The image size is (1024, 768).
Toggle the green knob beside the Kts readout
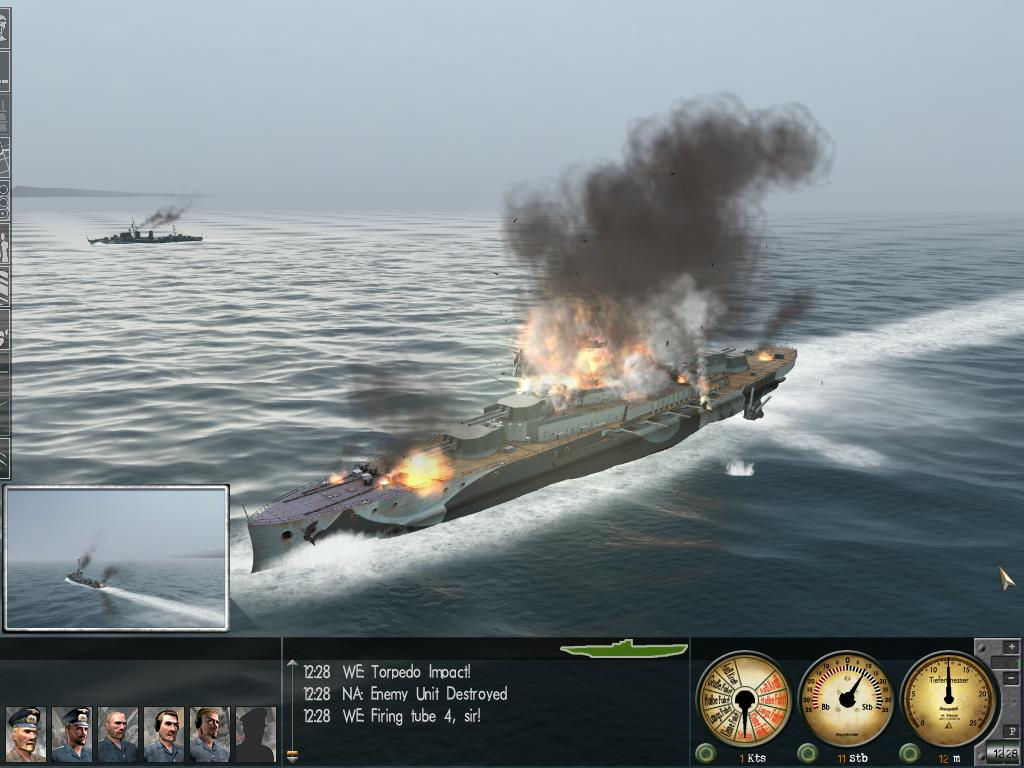pos(706,753)
